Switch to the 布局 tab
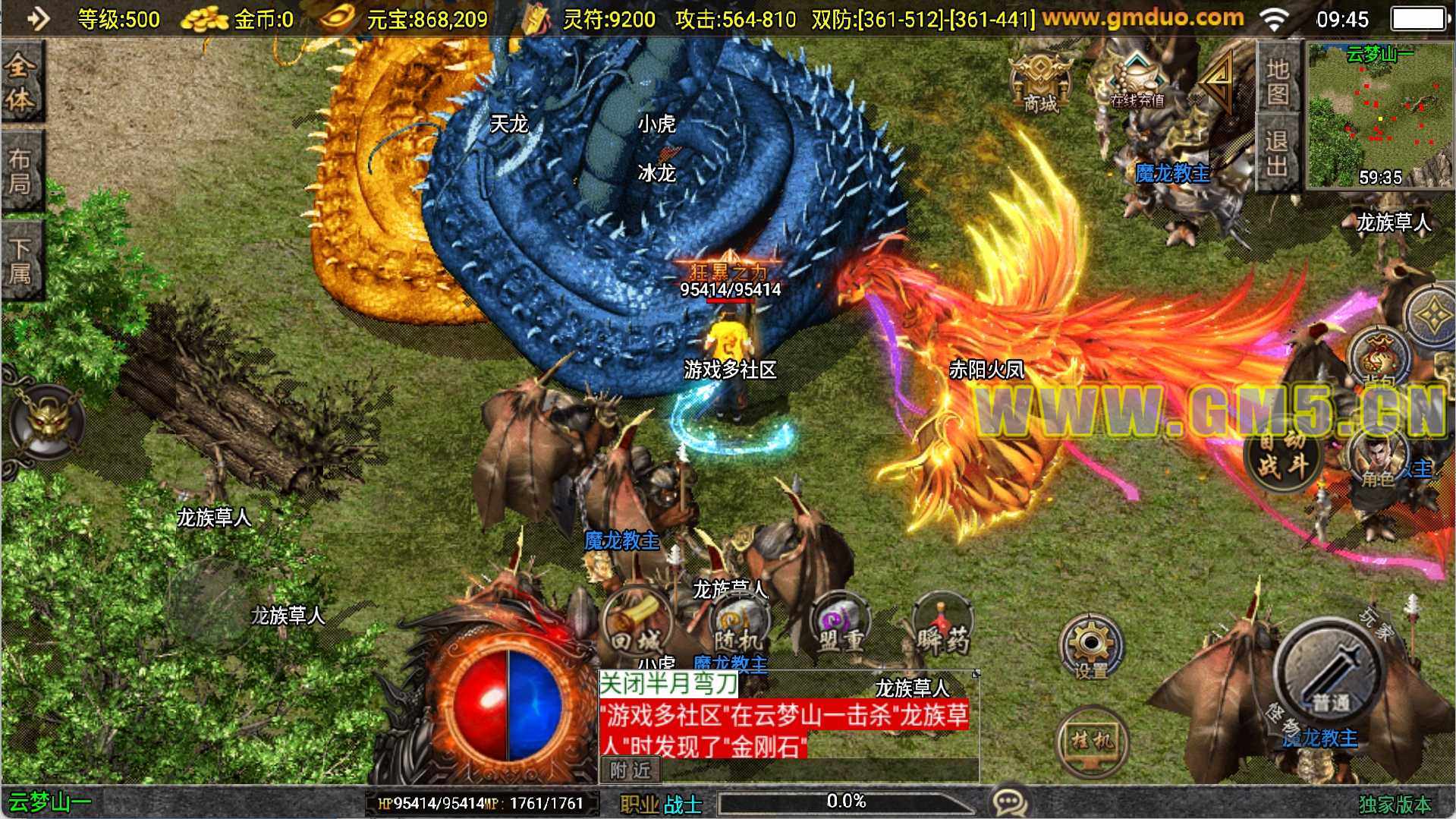1456x819 pixels. (x=20, y=172)
